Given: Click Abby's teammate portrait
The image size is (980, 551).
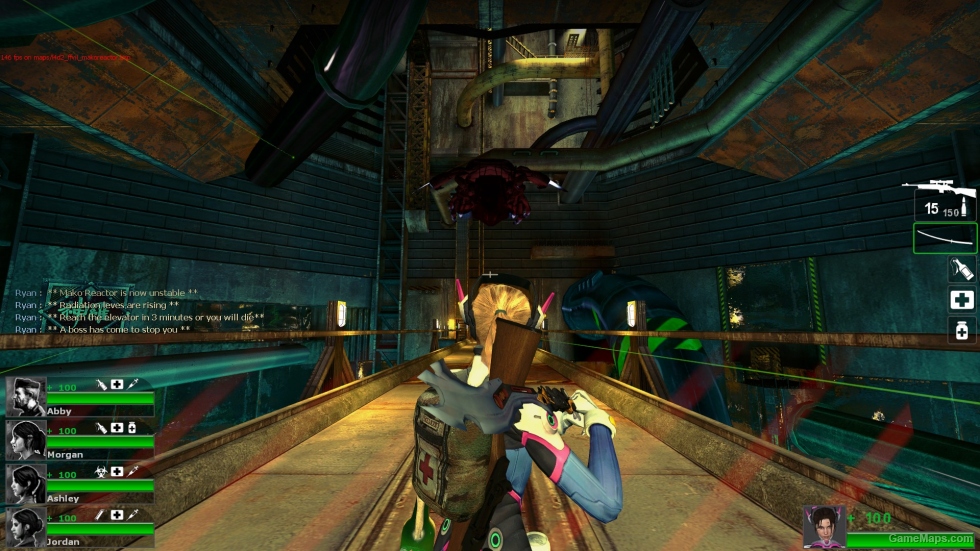Looking at the screenshot, I should click(x=26, y=396).
